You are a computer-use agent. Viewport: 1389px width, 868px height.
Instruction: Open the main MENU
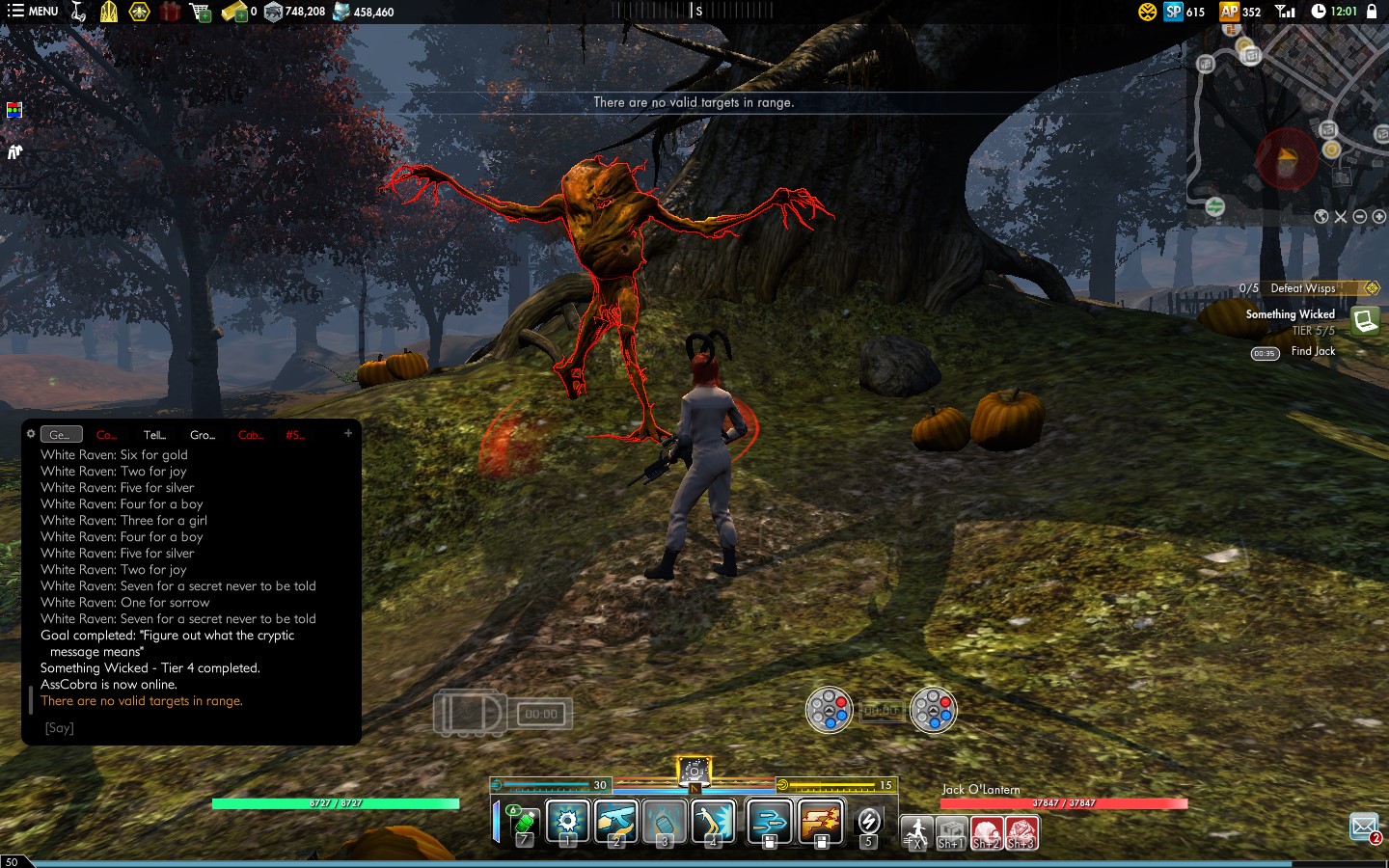(32, 12)
